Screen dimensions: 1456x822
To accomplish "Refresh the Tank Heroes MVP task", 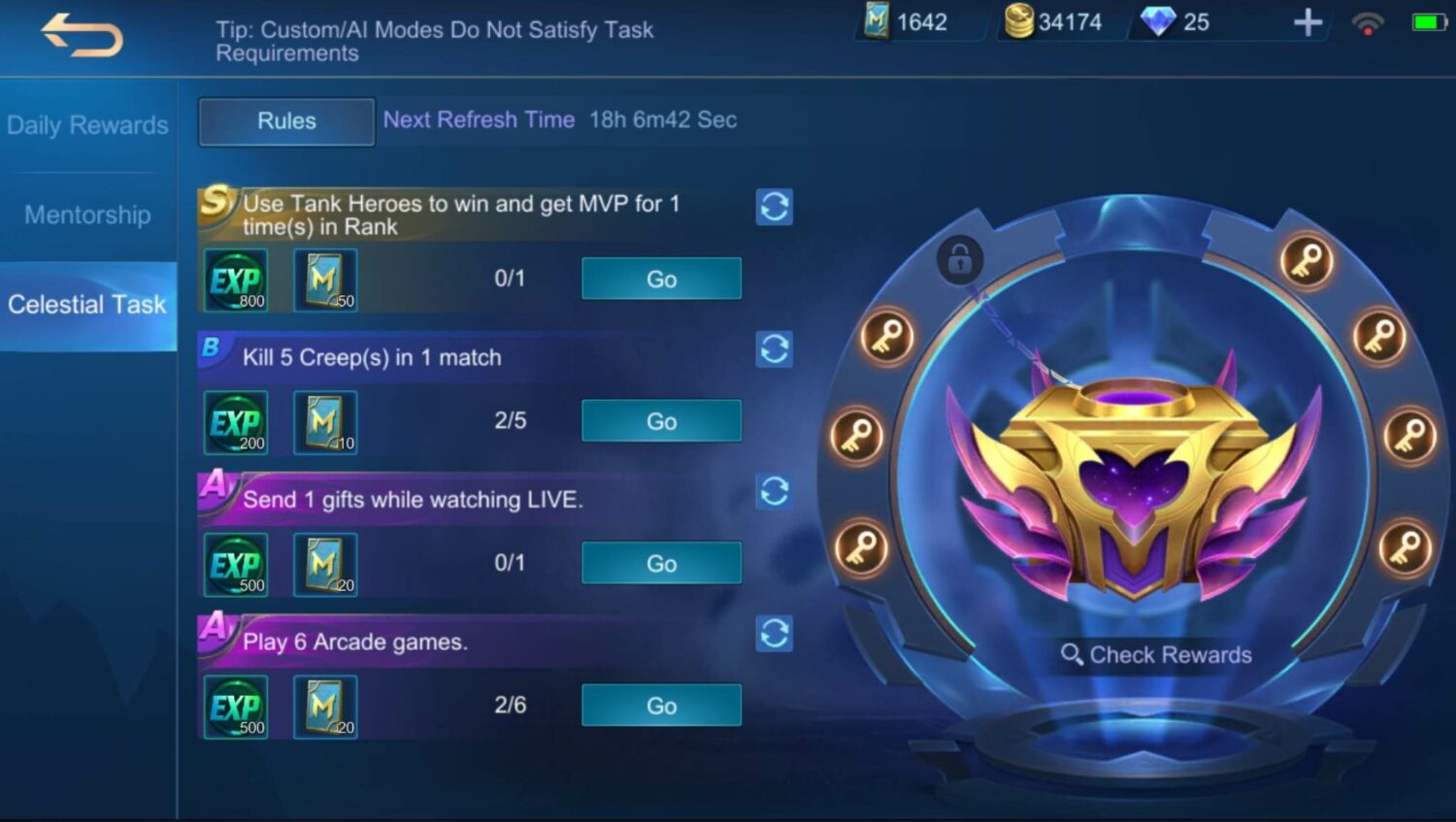I will tap(774, 208).
